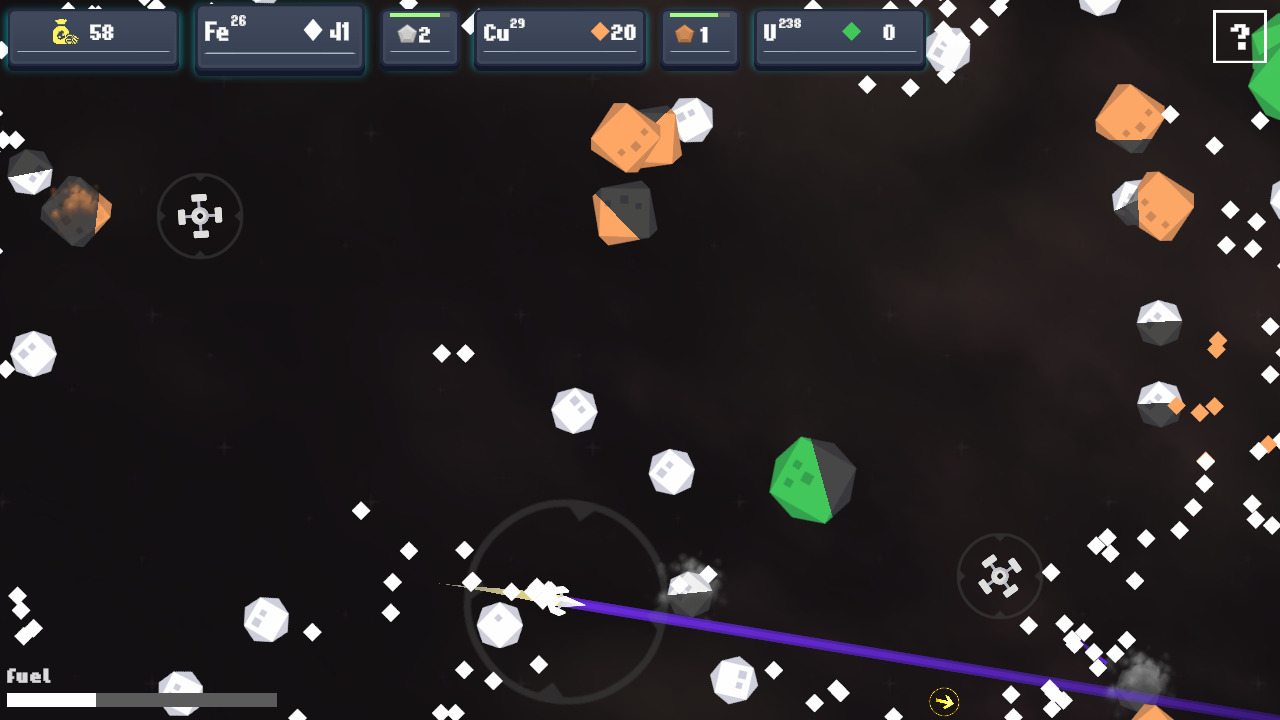Click the copper counter showing 20
1280x720 pixels.
click(622, 33)
